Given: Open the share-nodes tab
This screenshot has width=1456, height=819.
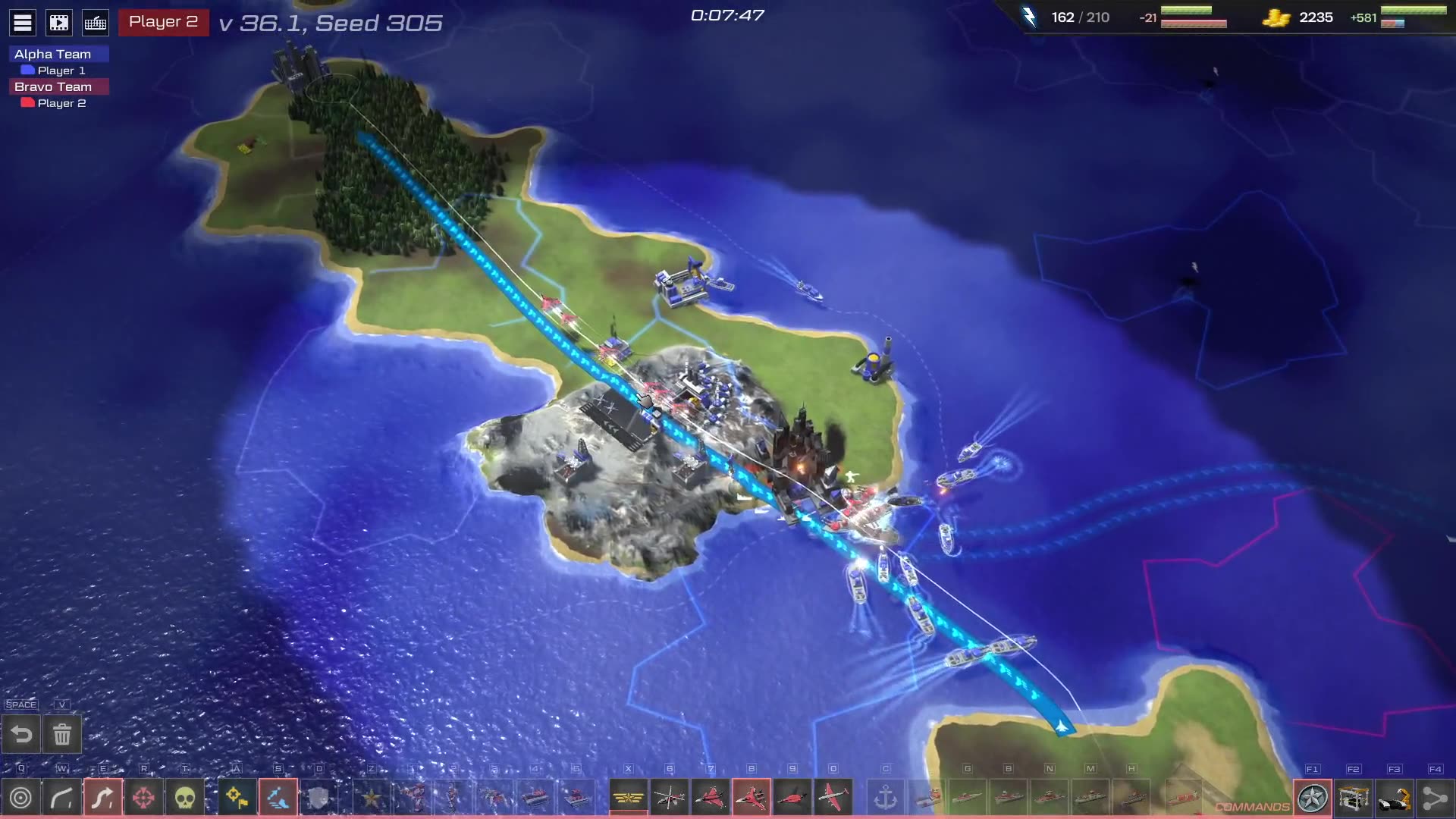Looking at the screenshot, I should click(1435, 798).
